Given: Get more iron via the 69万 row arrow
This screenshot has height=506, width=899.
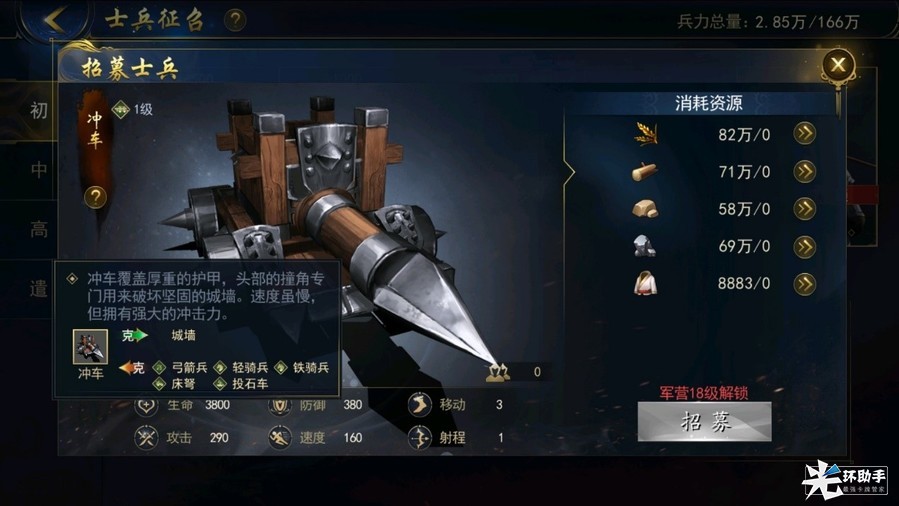Looking at the screenshot, I should 804,246.
